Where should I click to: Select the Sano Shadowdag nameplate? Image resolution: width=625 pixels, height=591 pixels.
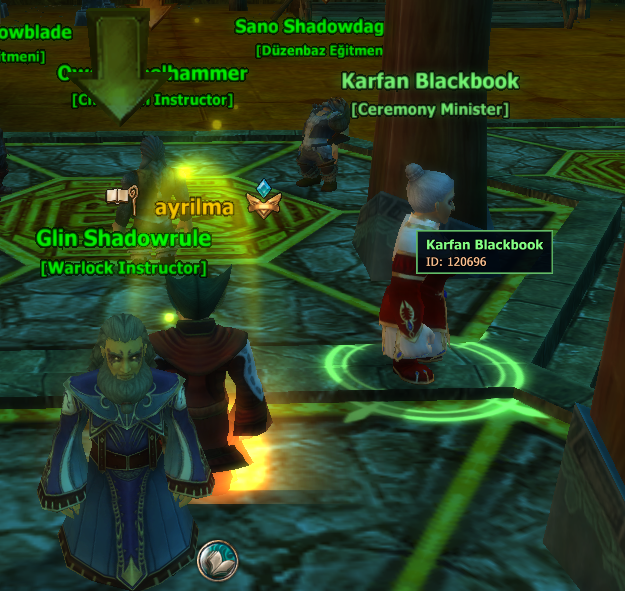point(309,26)
